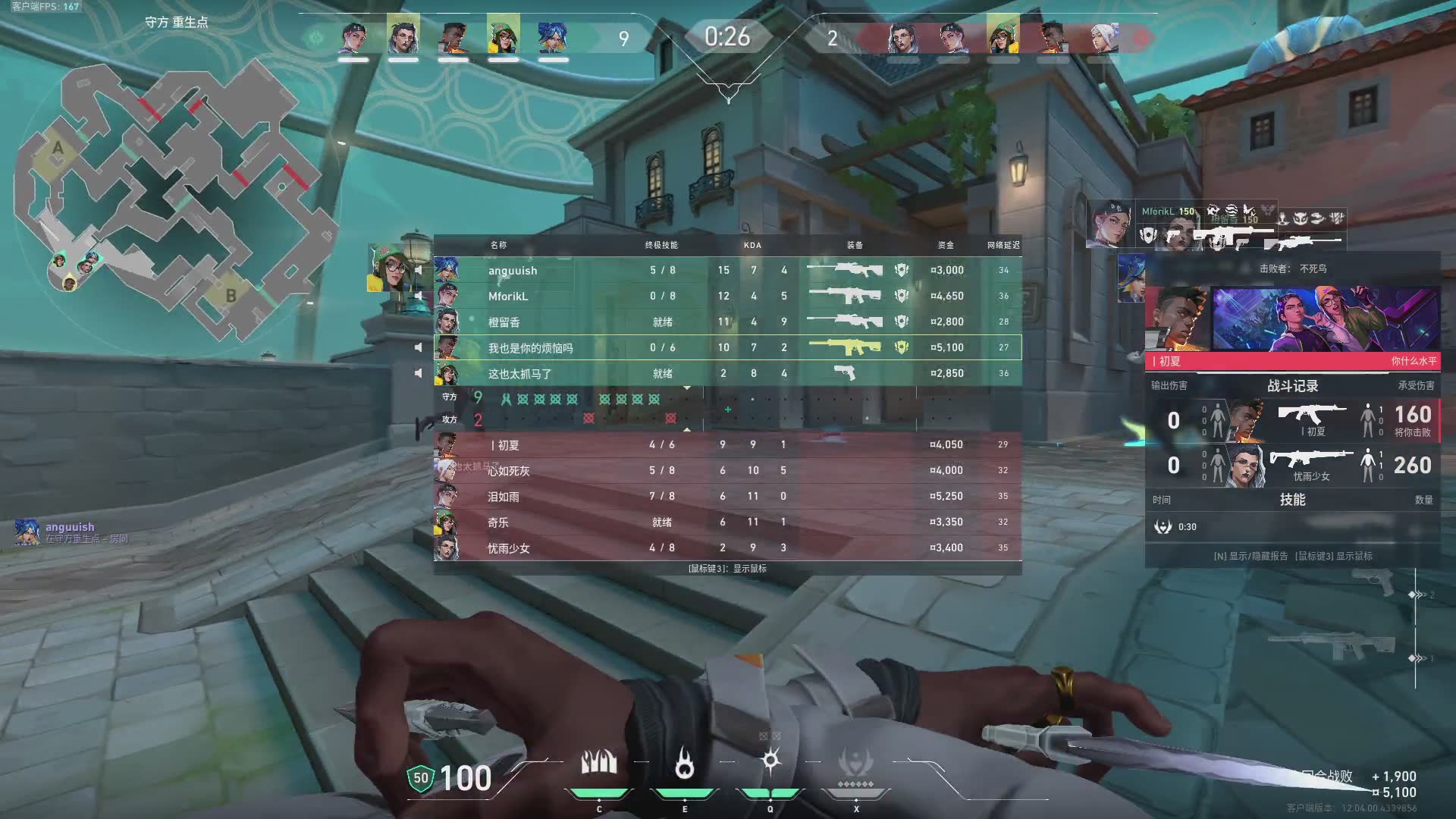The width and height of the screenshot is (1456, 819).
Task: Activate the spiked burst ability icon
Action: (770, 761)
